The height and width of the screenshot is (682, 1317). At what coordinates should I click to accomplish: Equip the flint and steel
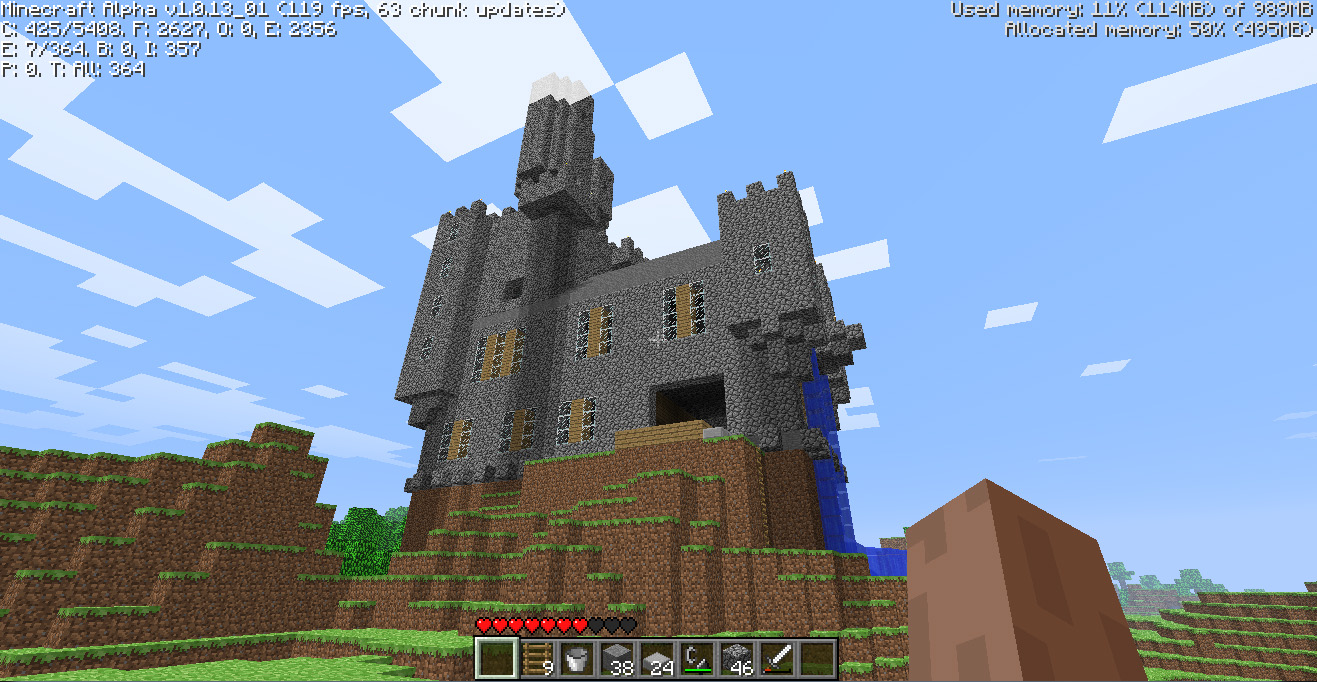[697, 658]
